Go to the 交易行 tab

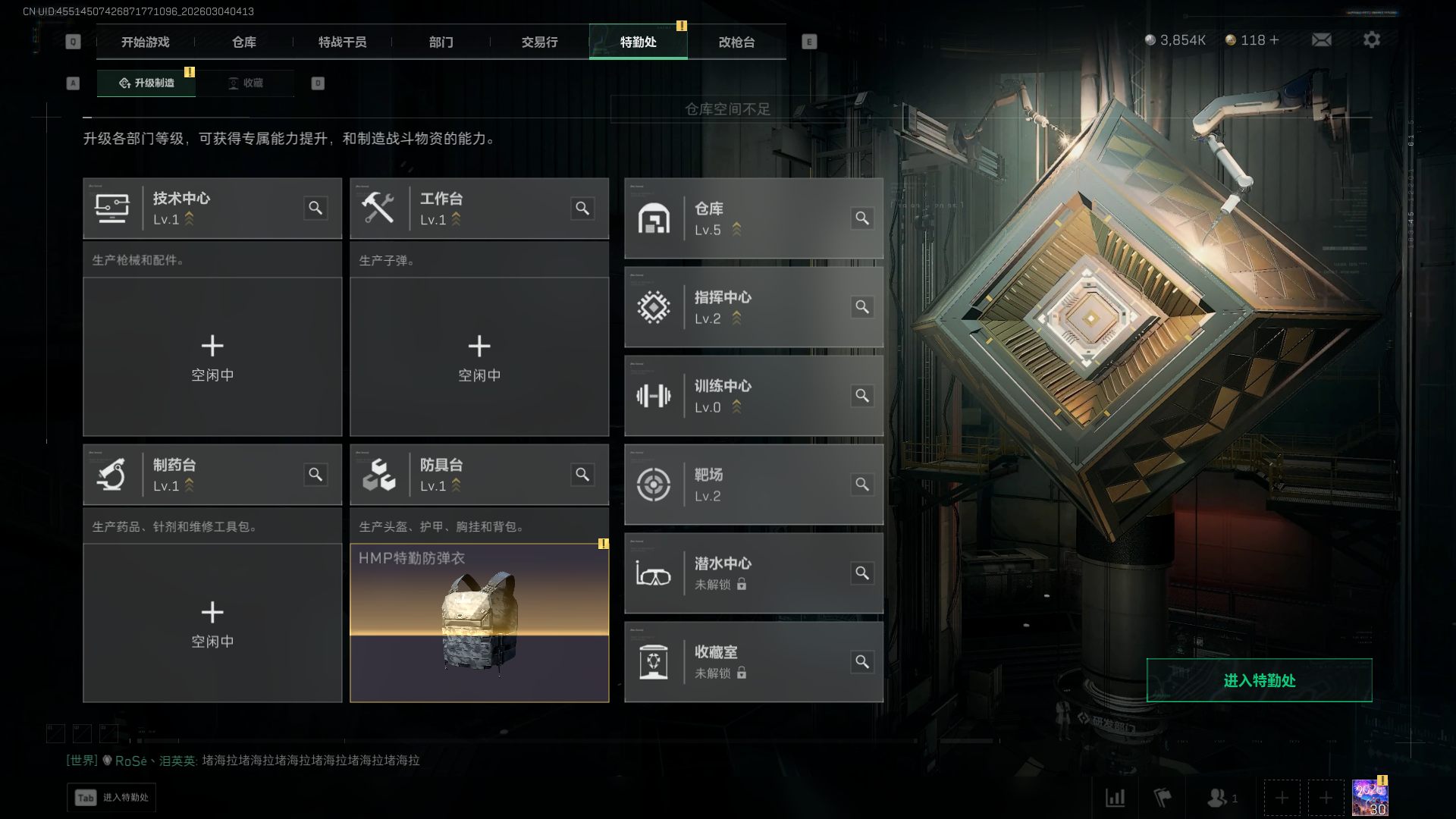(x=539, y=42)
